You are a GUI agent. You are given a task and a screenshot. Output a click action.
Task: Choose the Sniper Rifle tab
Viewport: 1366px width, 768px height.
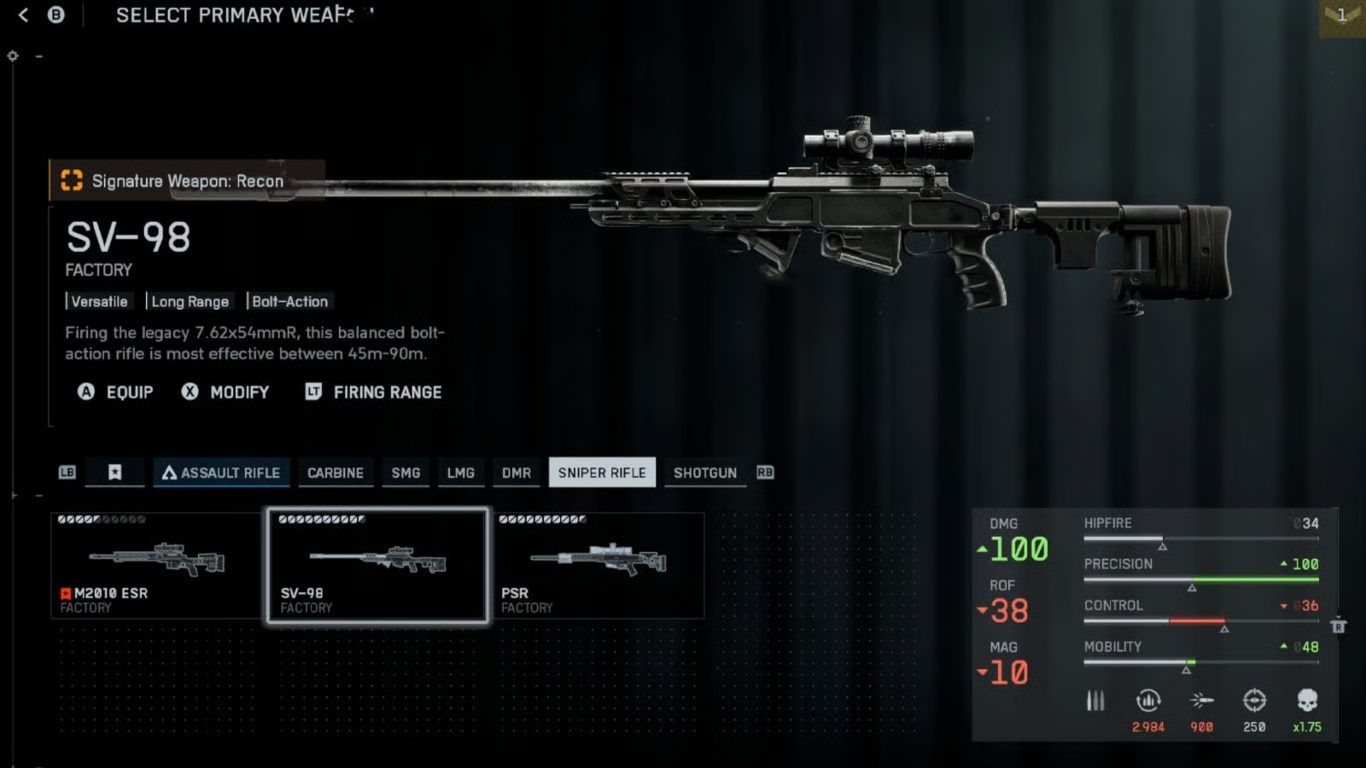pos(602,473)
